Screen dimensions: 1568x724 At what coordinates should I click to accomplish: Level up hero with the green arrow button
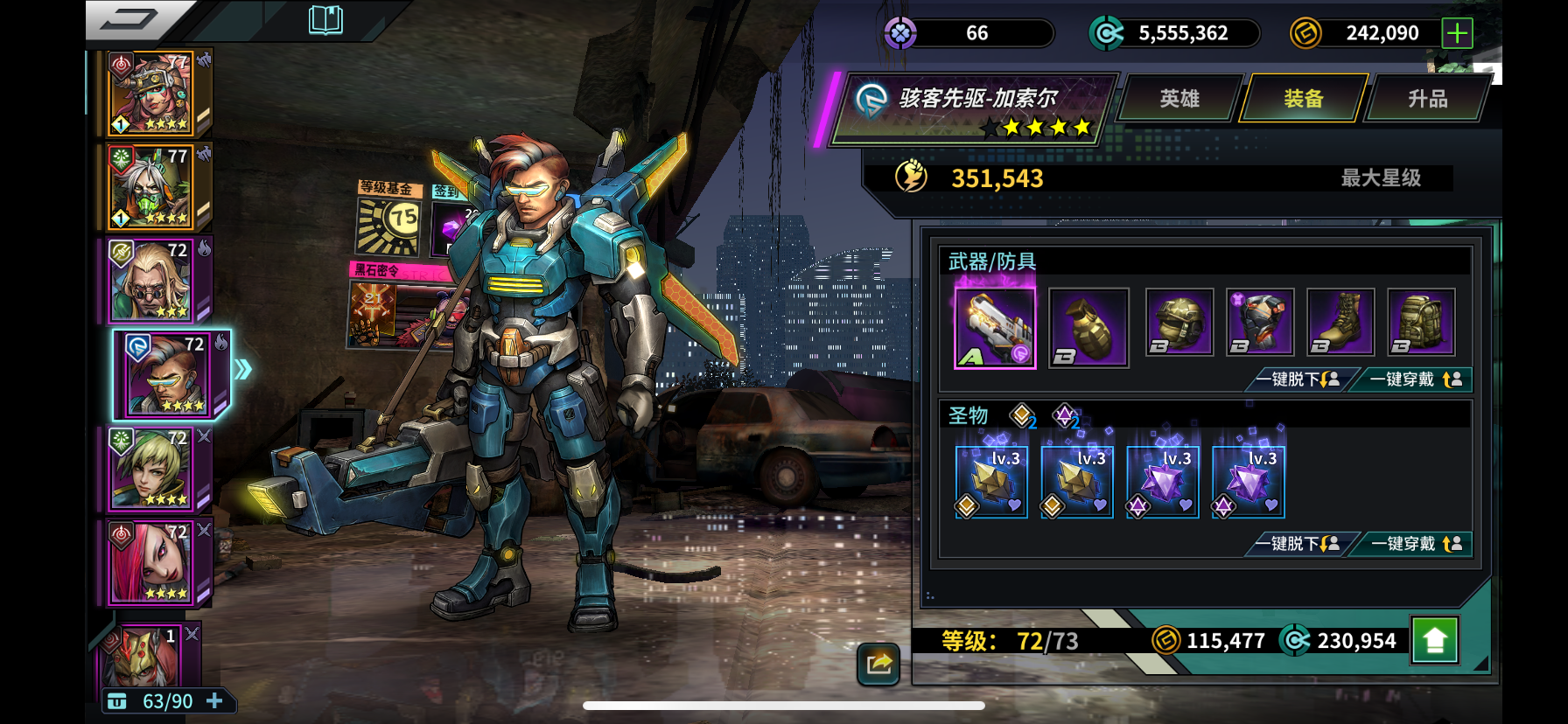pyautogui.click(x=1434, y=641)
